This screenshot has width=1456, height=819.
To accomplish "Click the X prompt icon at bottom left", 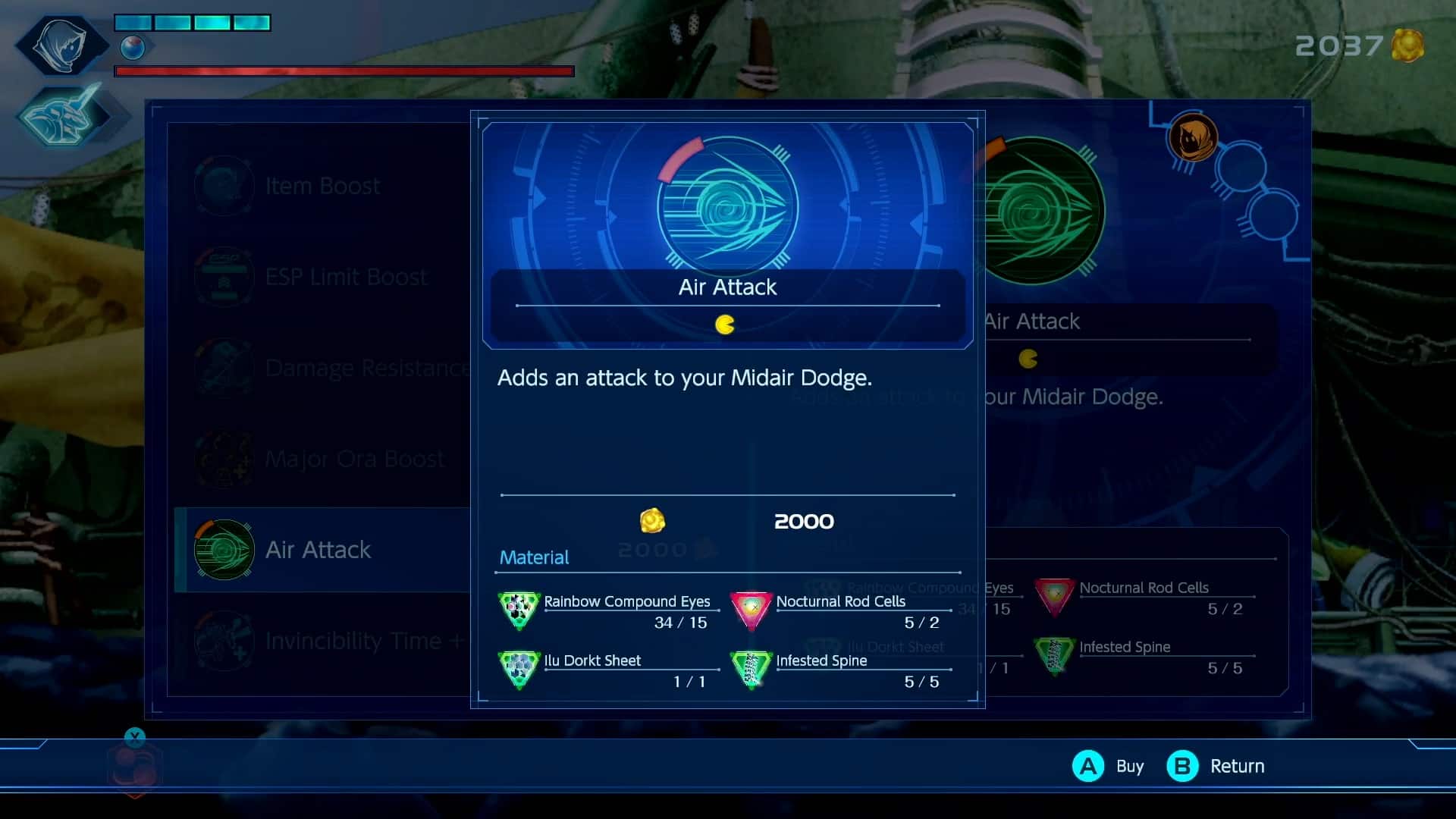I will [x=134, y=736].
